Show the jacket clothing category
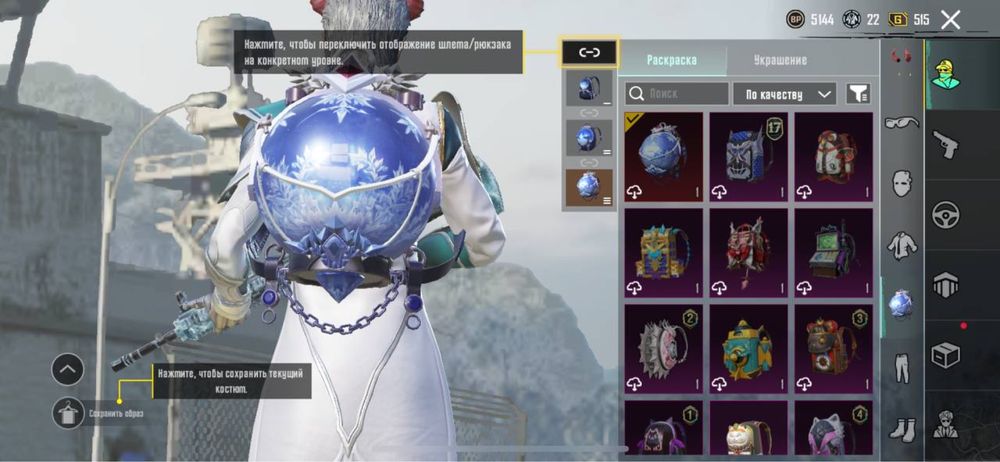This screenshot has width=1000, height=462. pyautogui.click(x=902, y=244)
